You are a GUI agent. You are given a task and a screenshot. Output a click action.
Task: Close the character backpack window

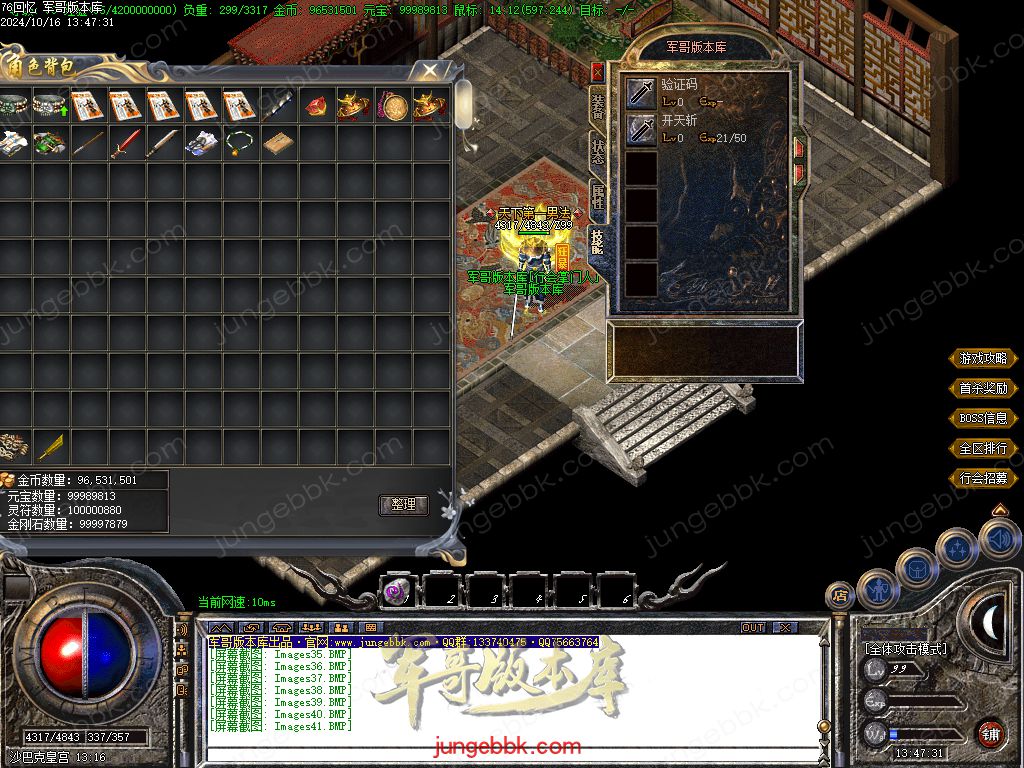[x=430, y=70]
